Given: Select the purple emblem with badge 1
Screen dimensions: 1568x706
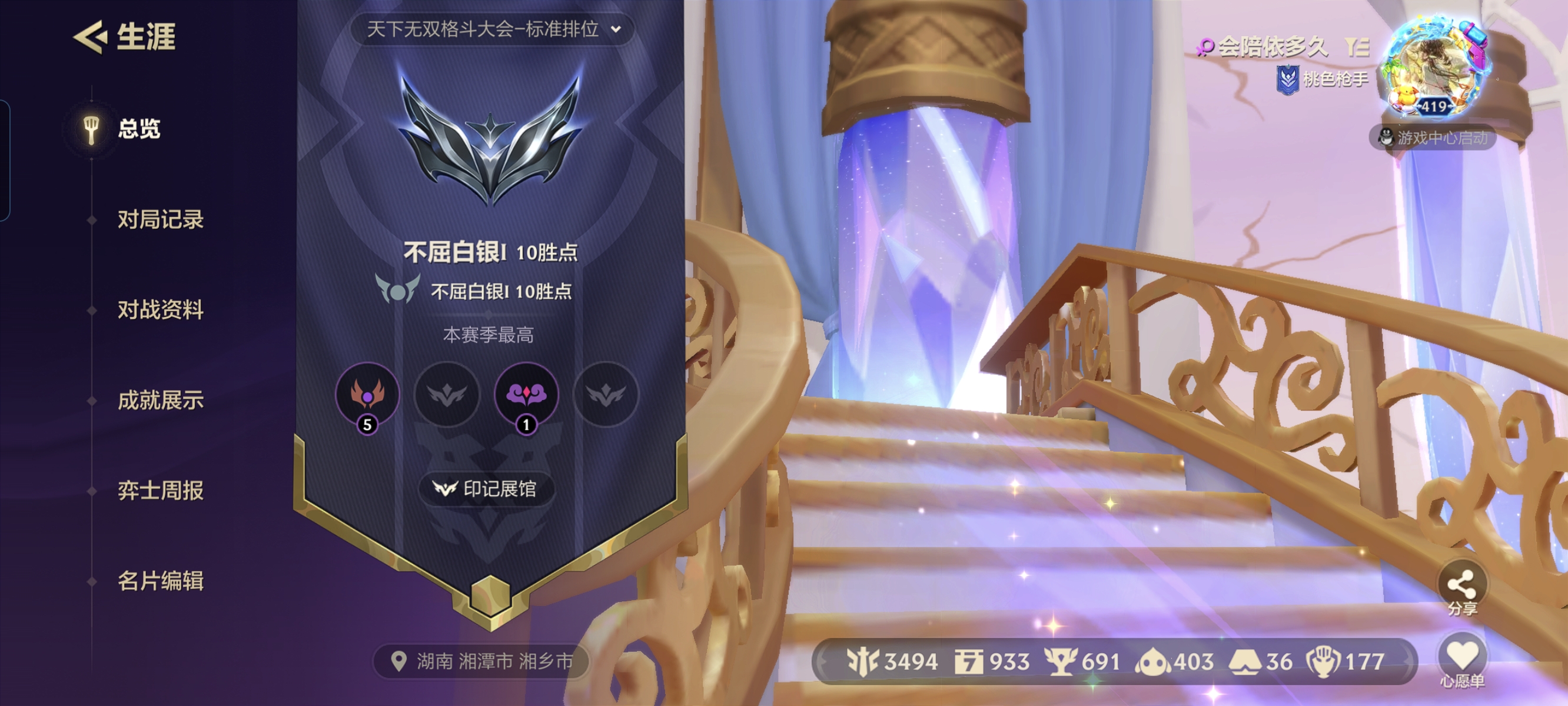Looking at the screenshot, I should 527,394.
